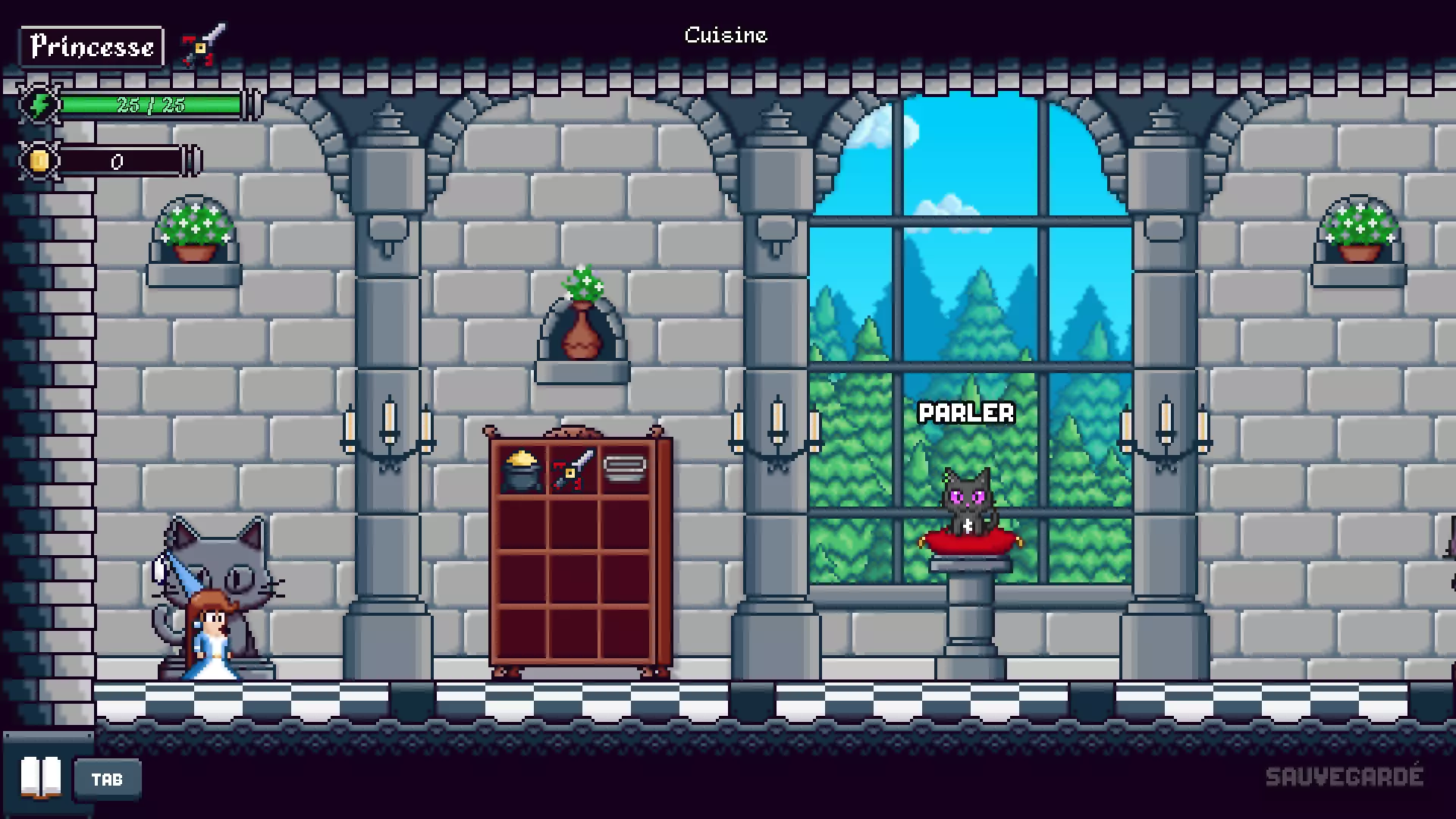Click the Princesse name badge

click(91, 46)
